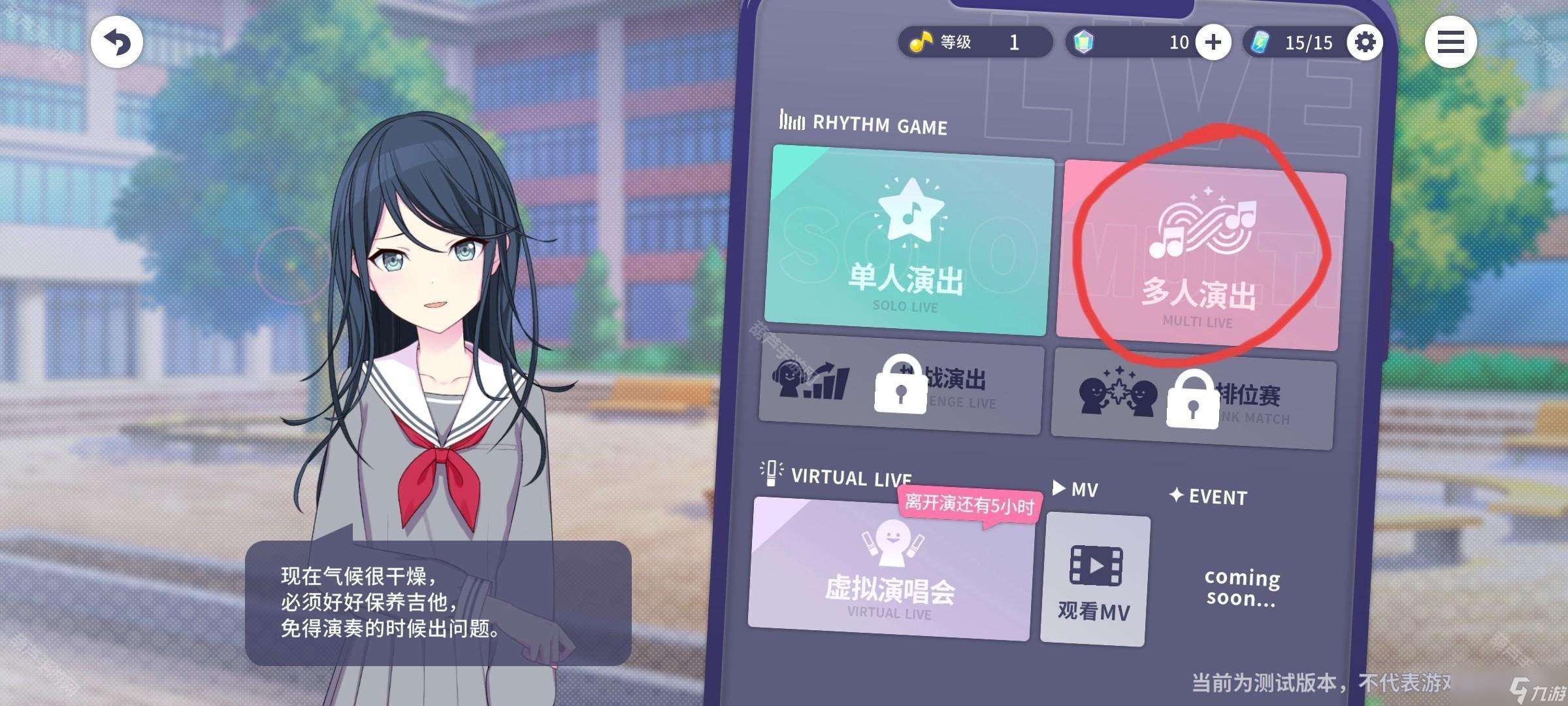Click the back arrow icon
The height and width of the screenshot is (706, 1568).
[x=116, y=41]
